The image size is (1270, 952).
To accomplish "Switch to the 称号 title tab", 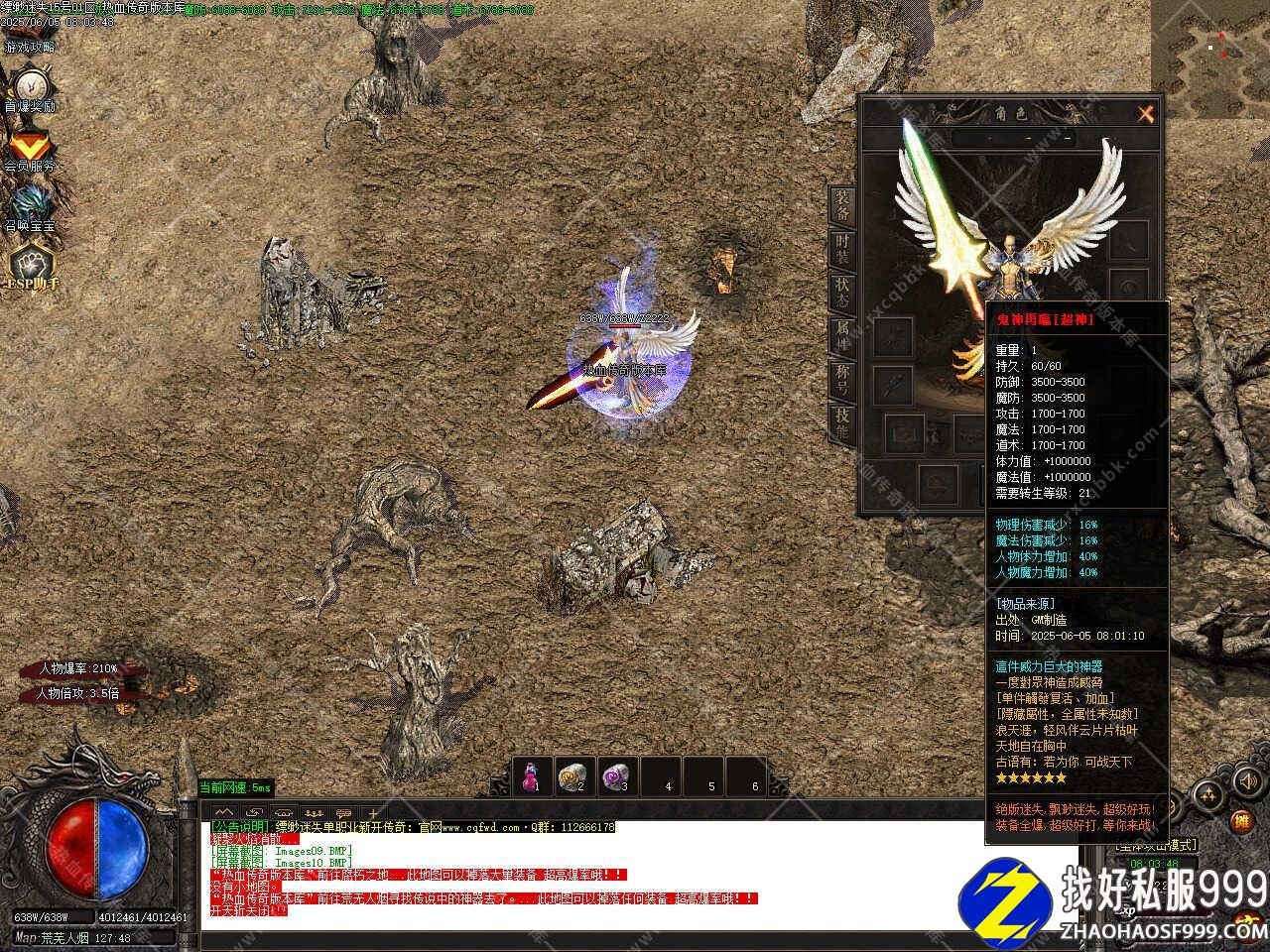I will point(842,378).
